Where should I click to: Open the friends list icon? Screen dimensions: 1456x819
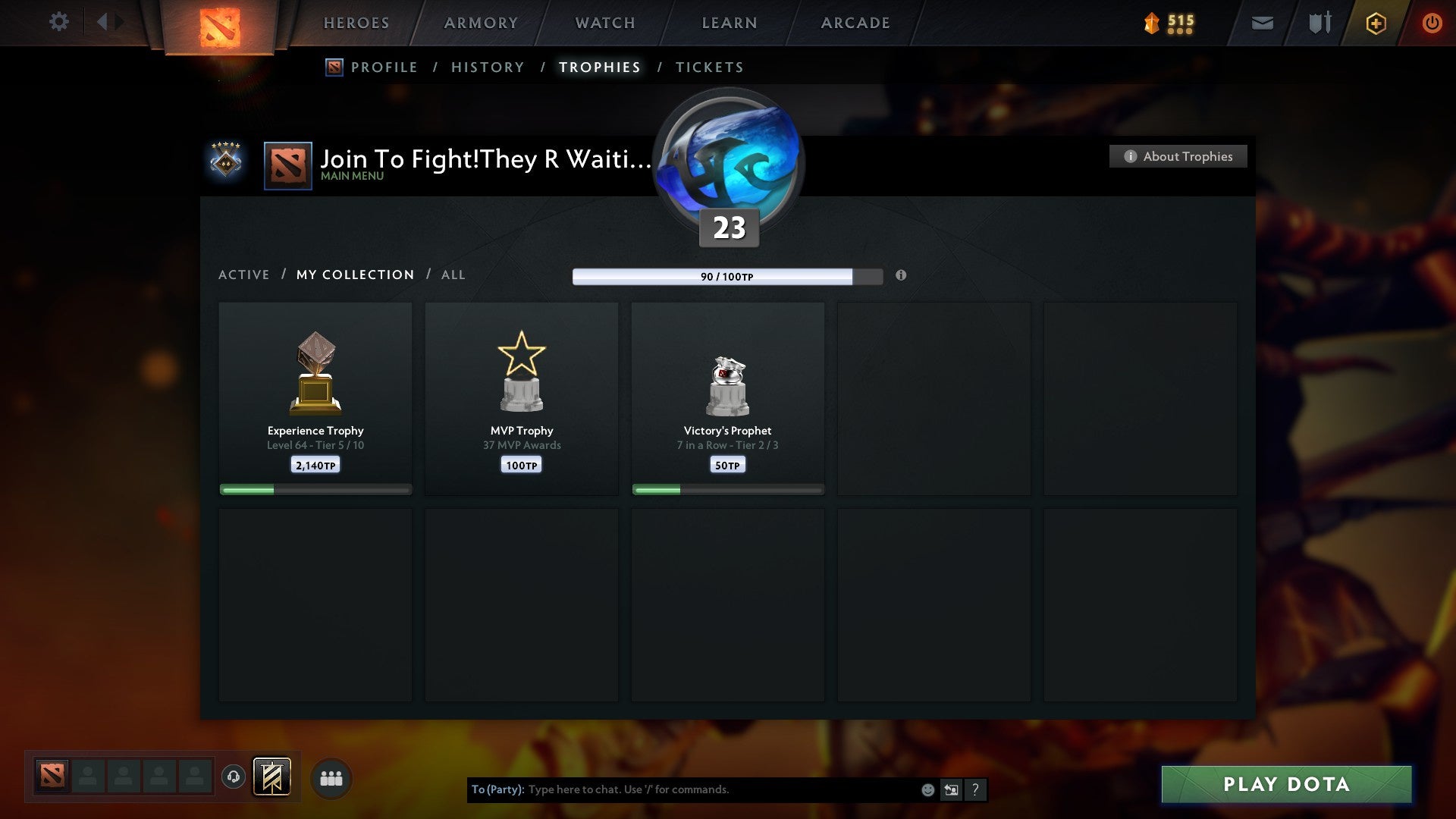[x=331, y=777]
